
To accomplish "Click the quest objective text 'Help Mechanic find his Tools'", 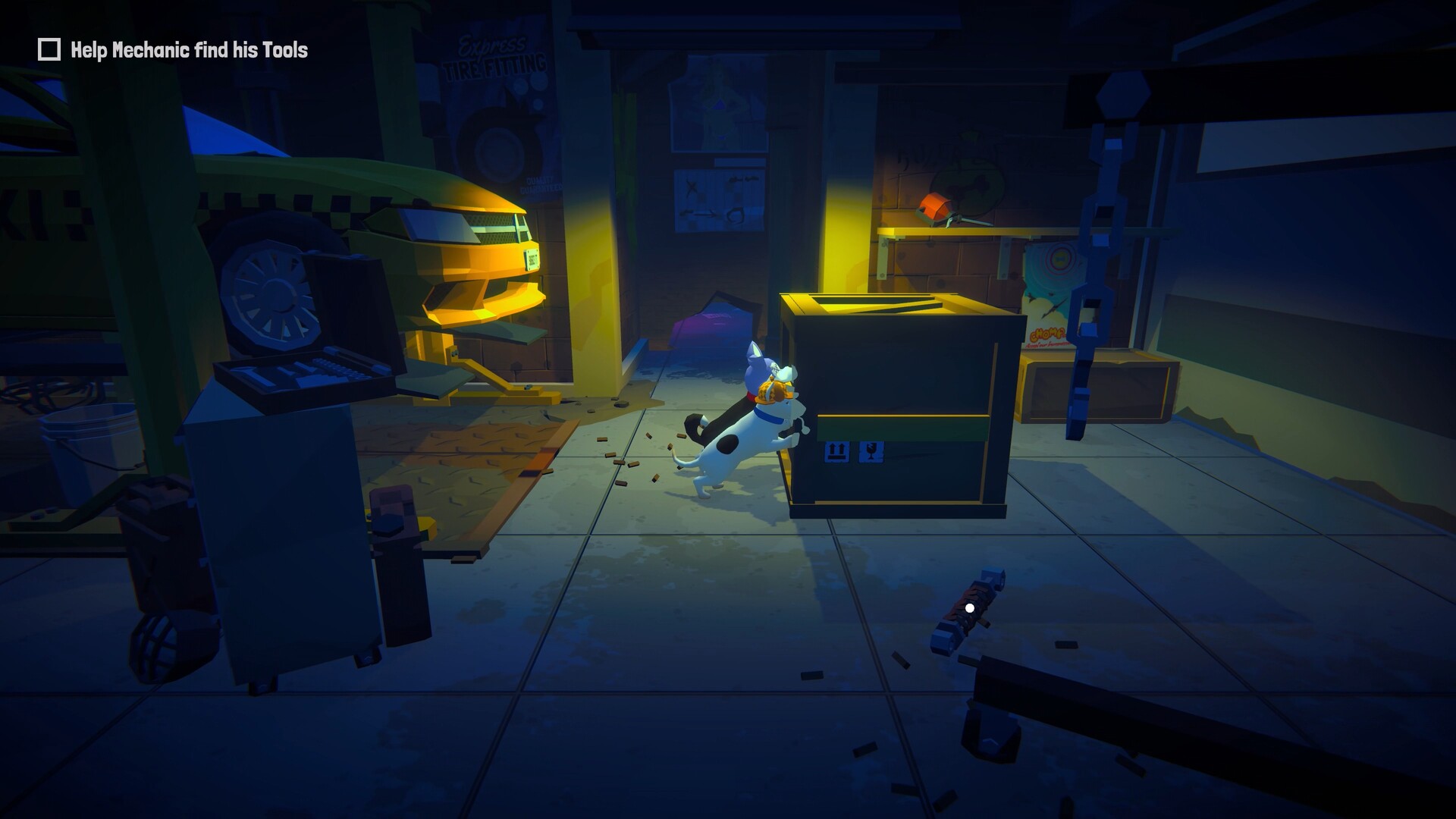I will (x=188, y=52).
